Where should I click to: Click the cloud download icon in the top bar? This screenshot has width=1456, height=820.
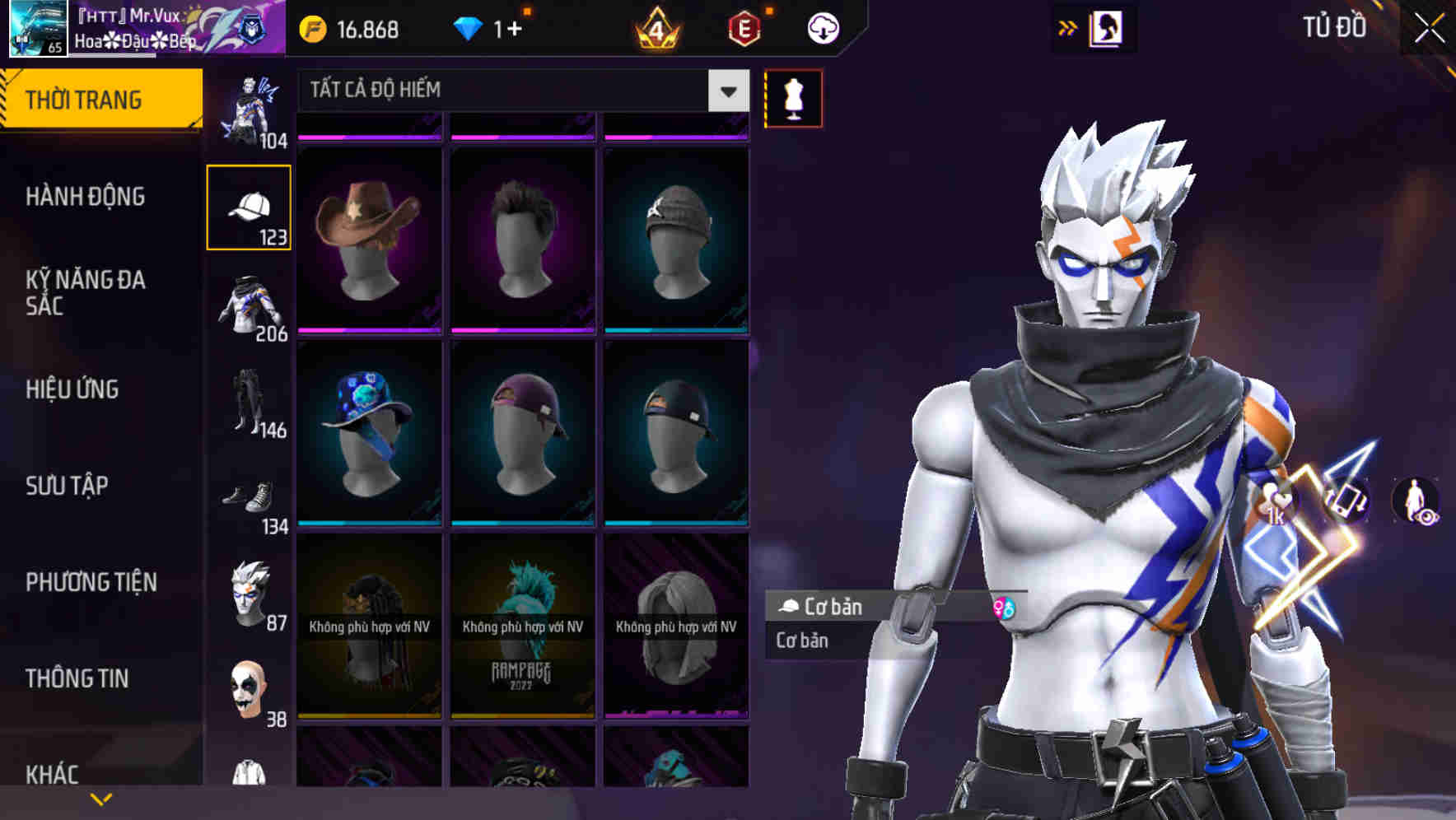pos(821,27)
